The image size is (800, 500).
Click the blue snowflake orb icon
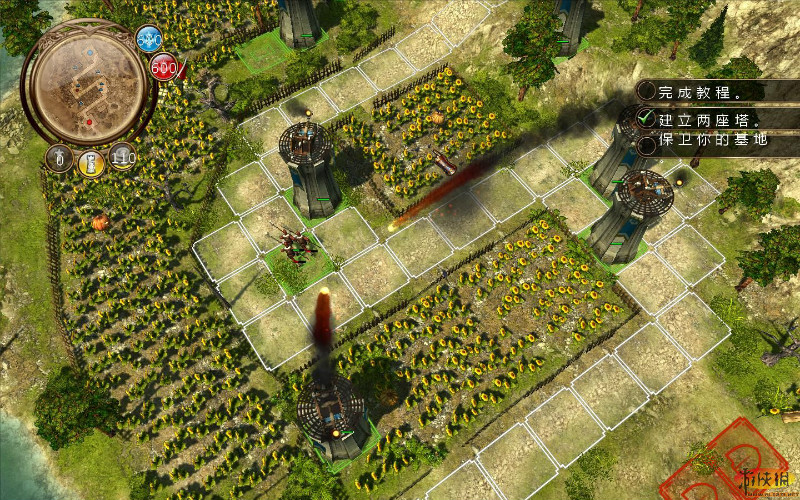(x=149, y=40)
